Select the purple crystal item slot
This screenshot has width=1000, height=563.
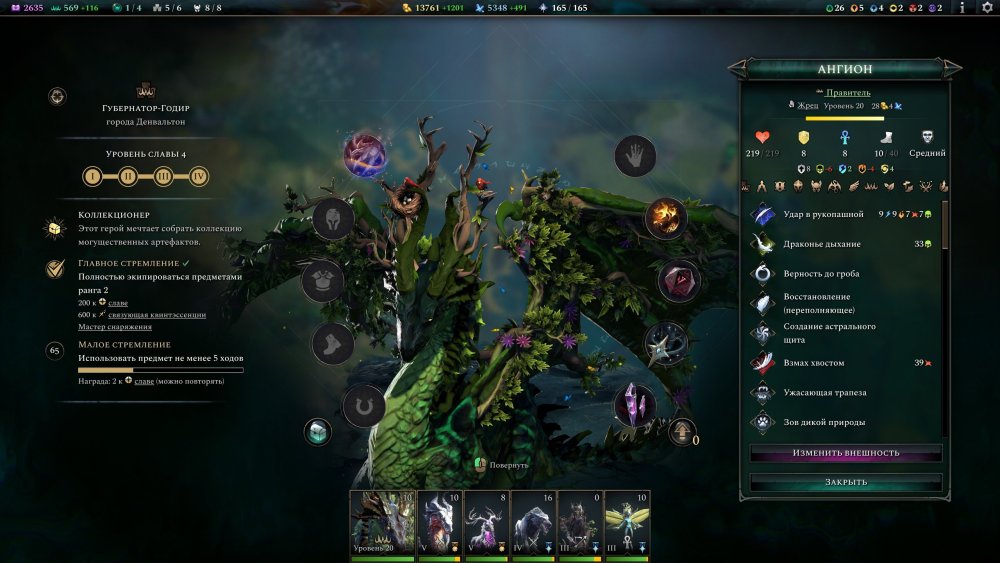point(634,404)
